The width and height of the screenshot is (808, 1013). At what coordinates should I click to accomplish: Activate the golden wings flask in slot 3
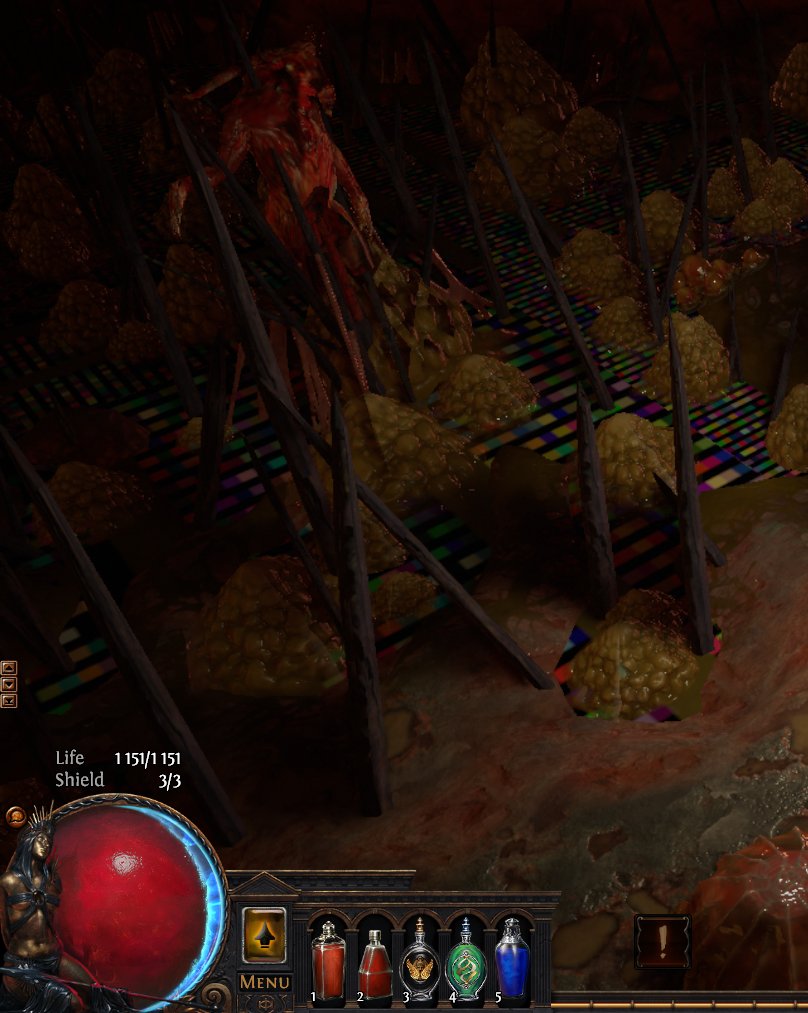(x=420, y=962)
